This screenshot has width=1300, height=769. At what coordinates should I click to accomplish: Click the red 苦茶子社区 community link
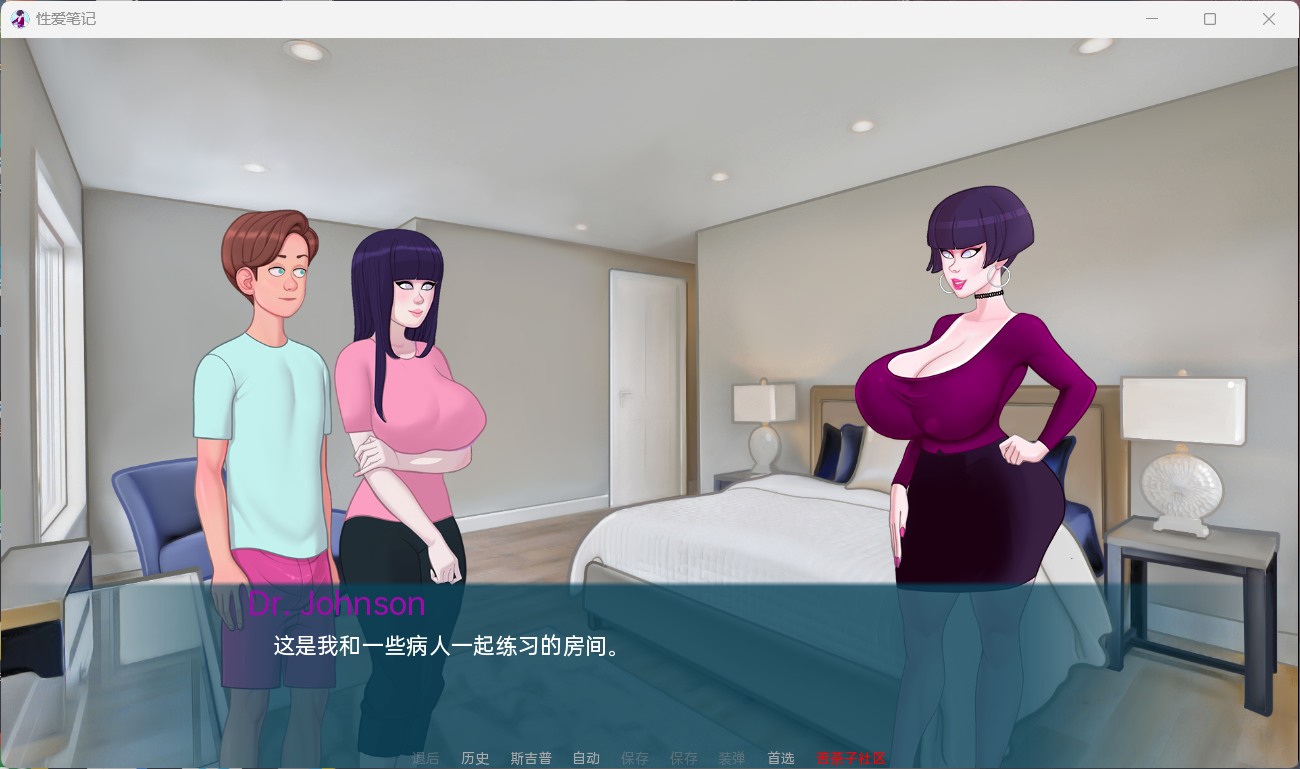coord(850,758)
